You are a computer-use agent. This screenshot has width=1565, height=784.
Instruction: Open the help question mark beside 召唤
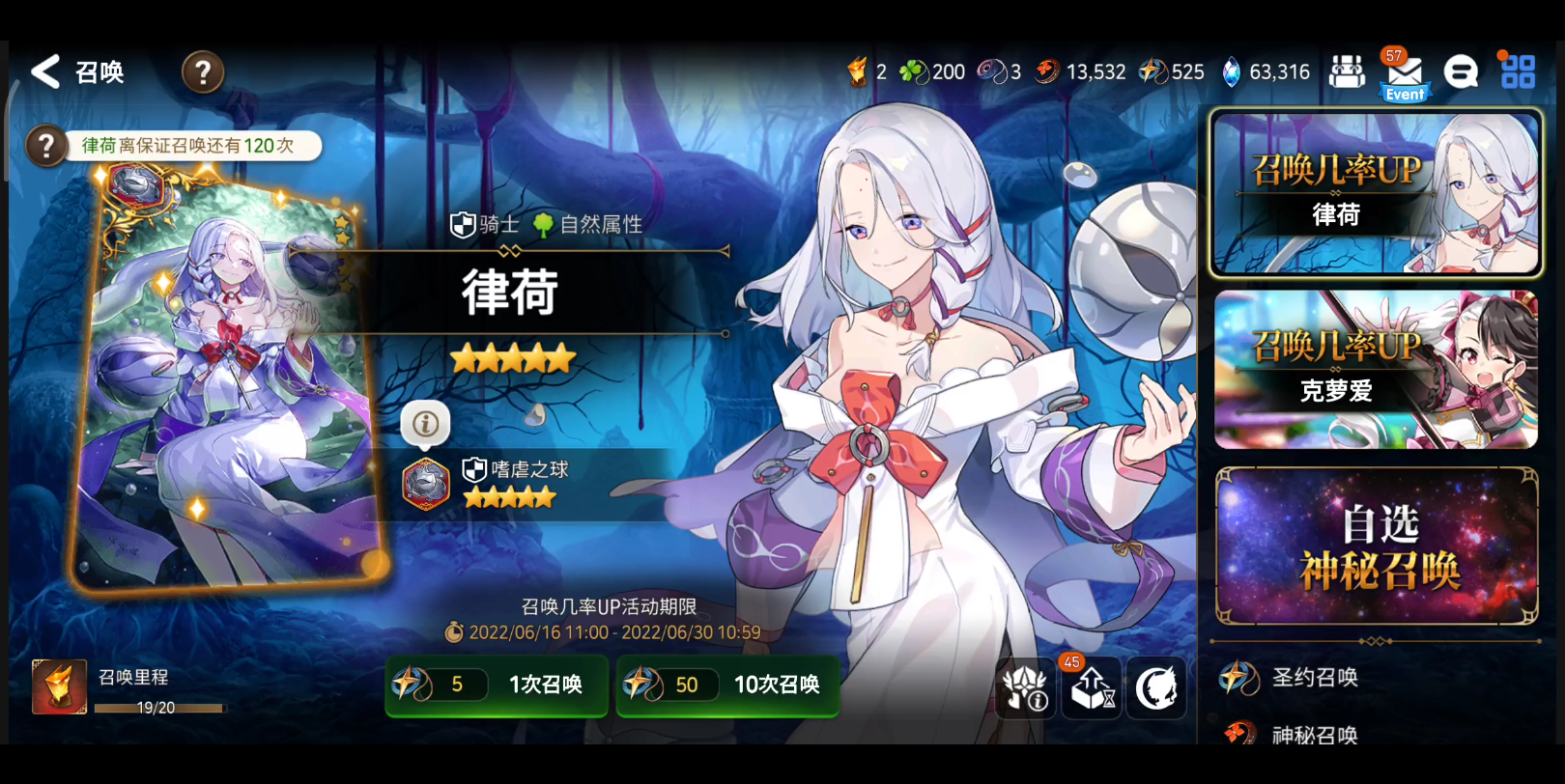tap(203, 72)
